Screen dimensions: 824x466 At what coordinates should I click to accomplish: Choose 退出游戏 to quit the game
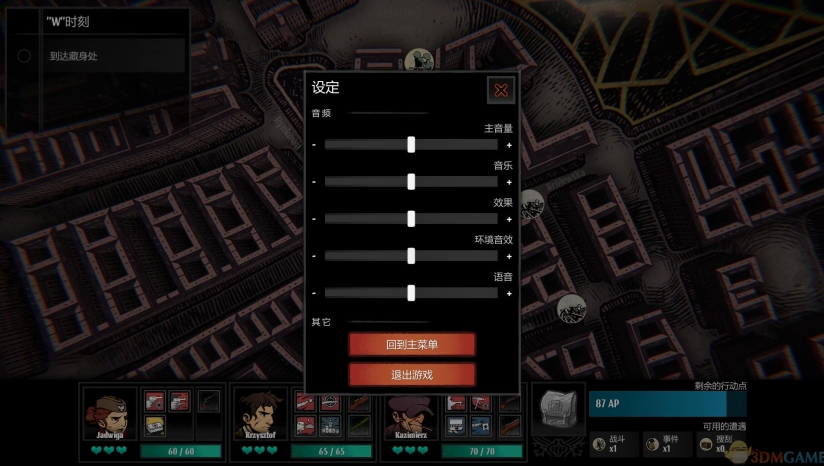tap(411, 375)
